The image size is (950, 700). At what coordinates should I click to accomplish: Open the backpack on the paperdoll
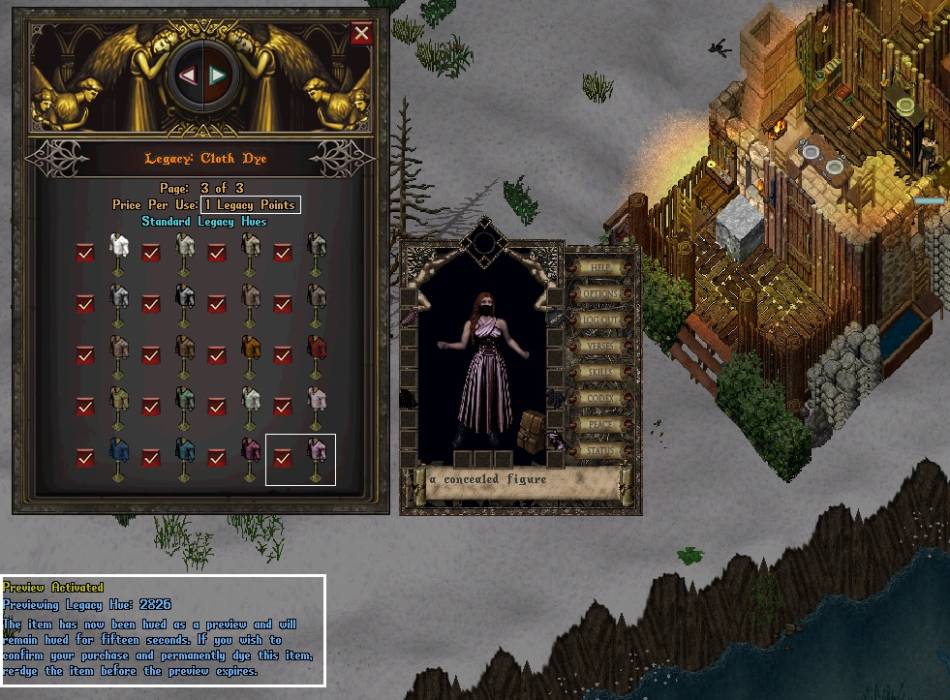pyautogui.click(x=531, y=428)
